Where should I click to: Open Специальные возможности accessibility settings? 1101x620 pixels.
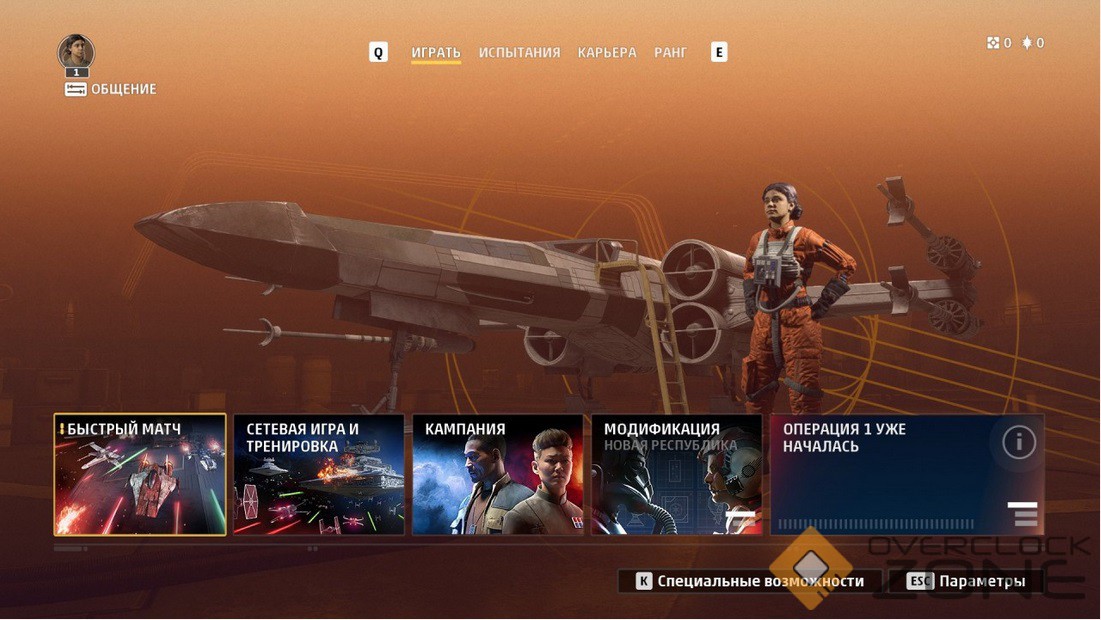tap(750, 581)
